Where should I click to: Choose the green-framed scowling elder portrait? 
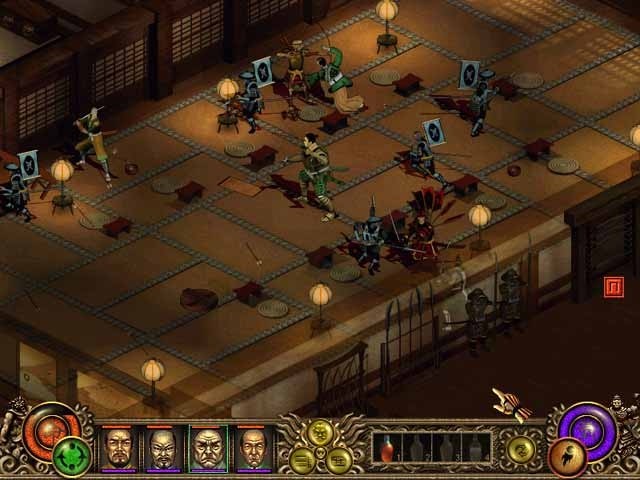tap(208, 448)
